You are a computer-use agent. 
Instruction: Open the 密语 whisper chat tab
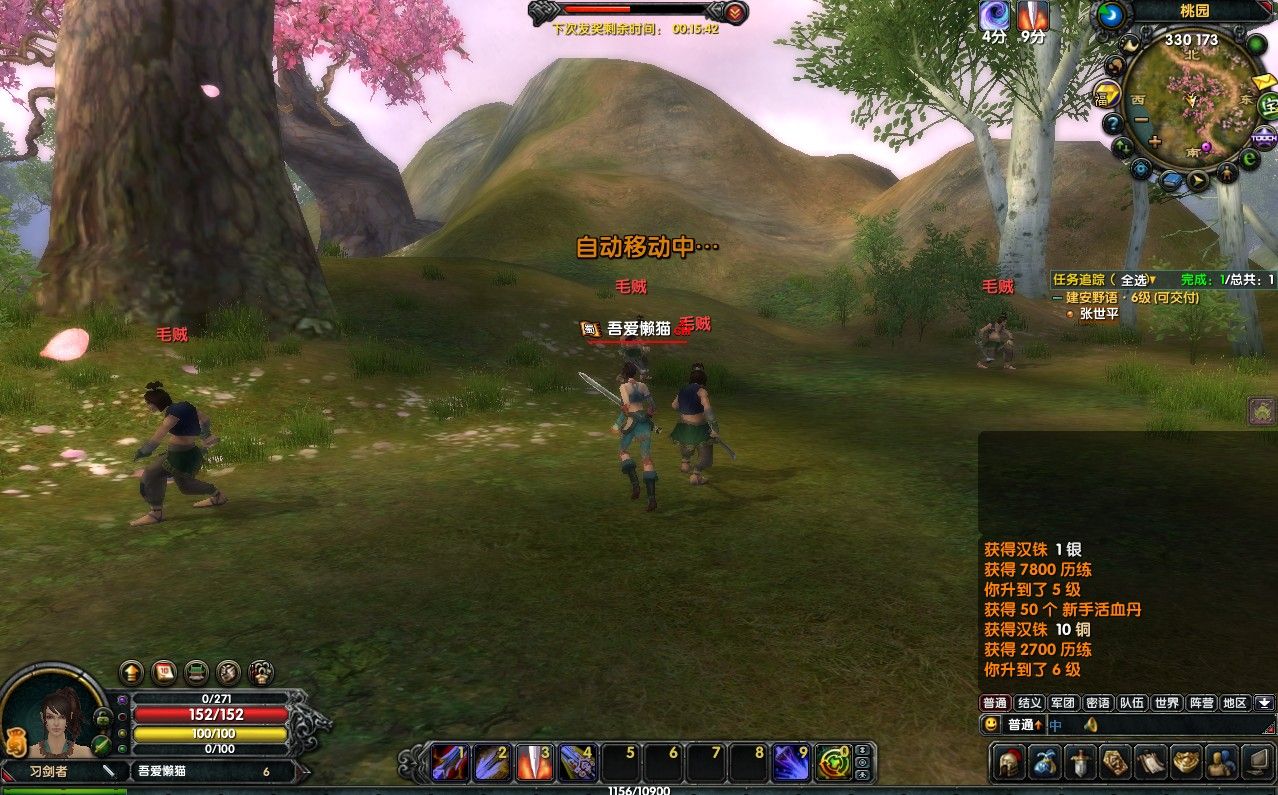click(1097, 703)
